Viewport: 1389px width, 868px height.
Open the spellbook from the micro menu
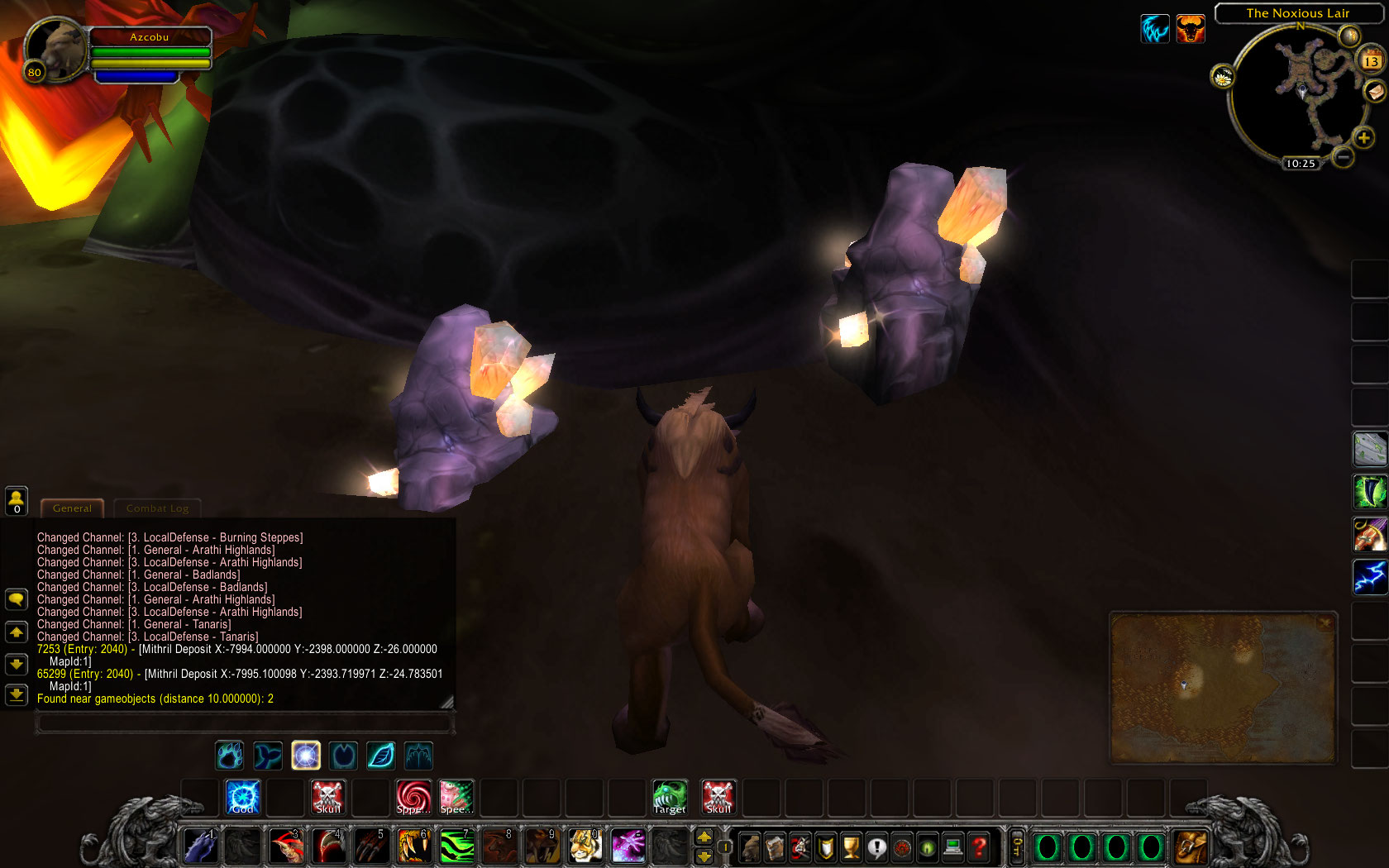774,847
